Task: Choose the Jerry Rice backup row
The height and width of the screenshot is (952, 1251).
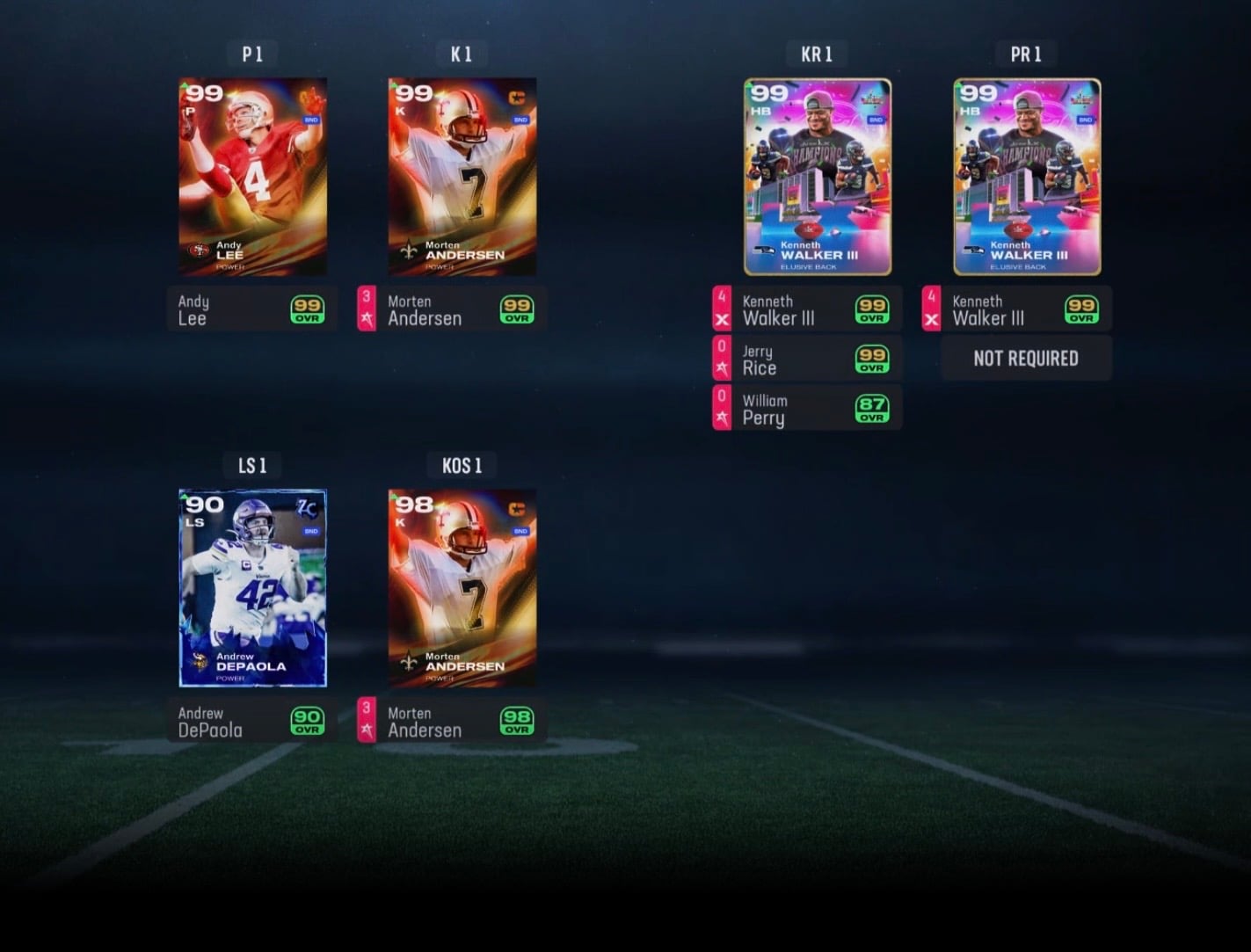Action: [808, 360]
